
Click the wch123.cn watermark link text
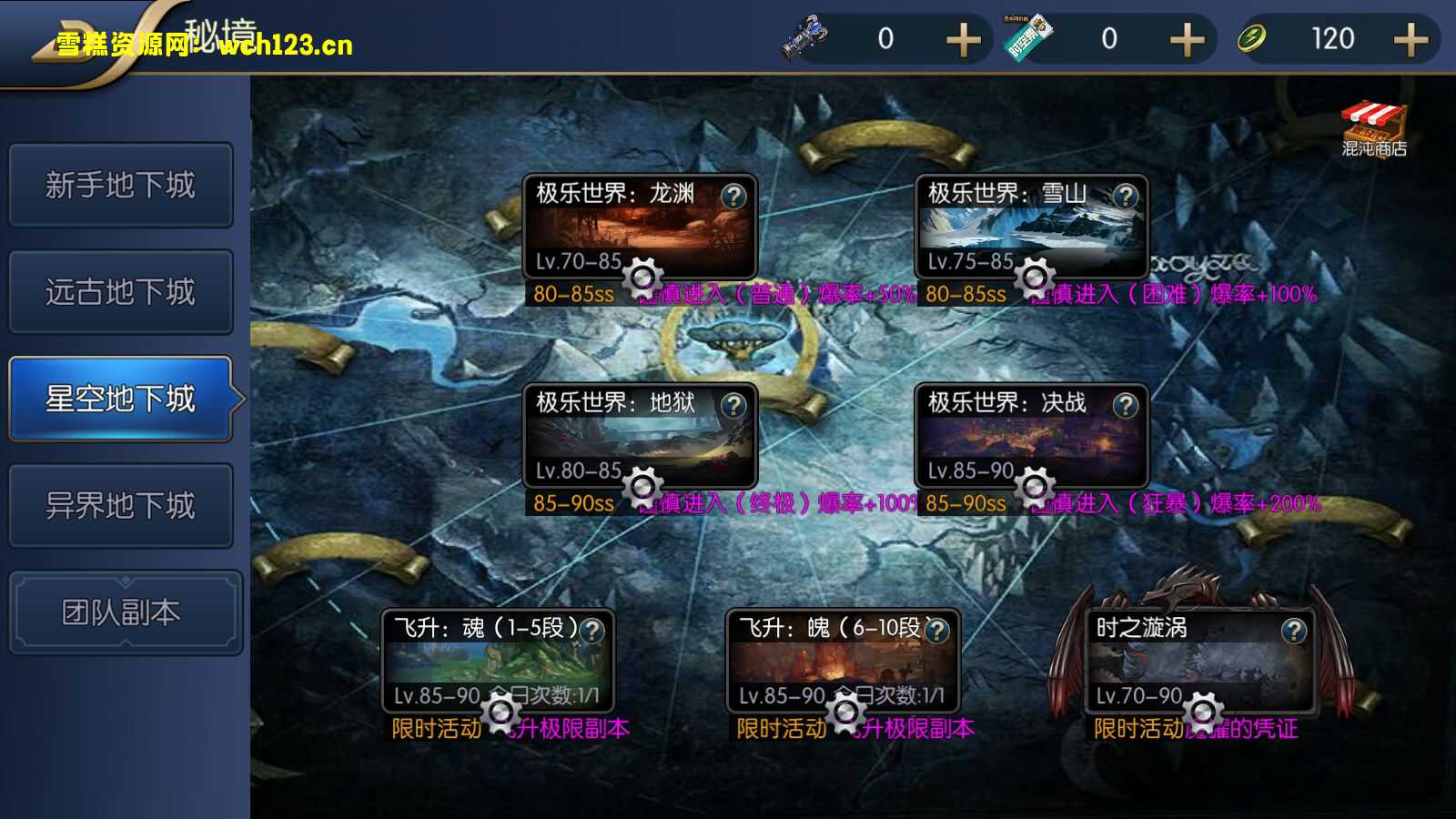click(x=282, y=46)
